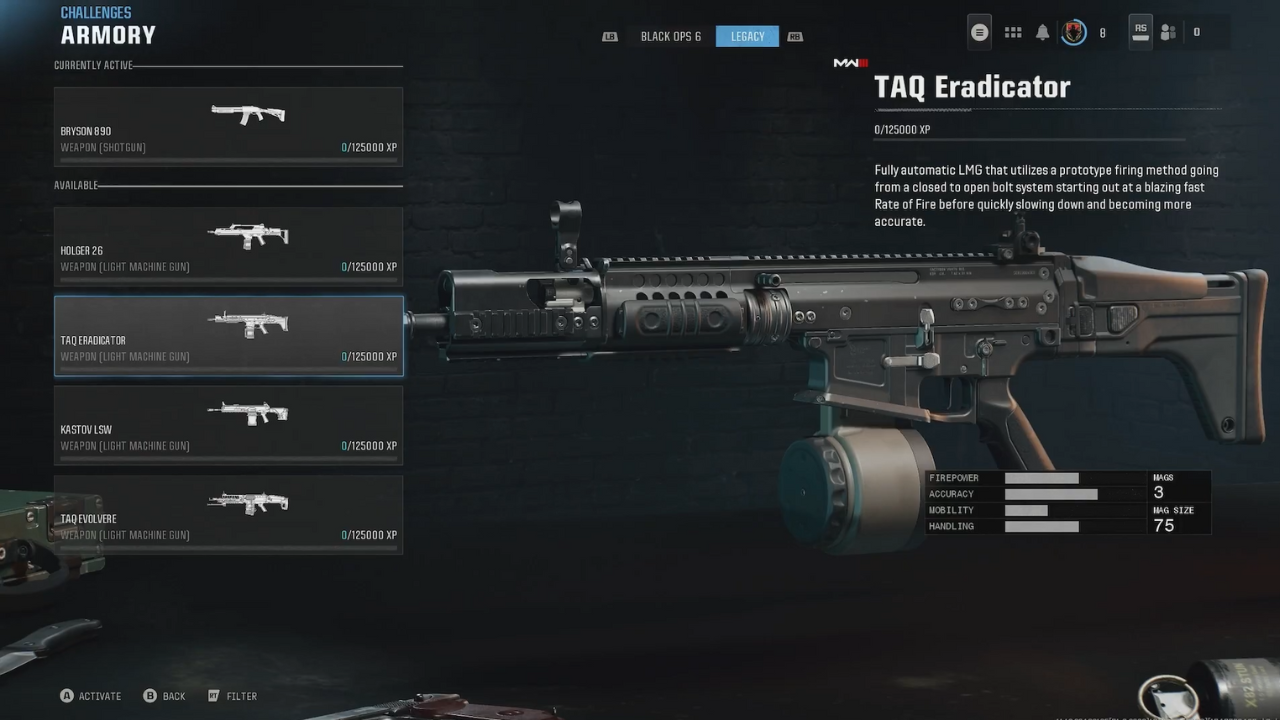Image resolution: width=1280 pixels, height=720 pixels.
Task: Select the TAQ Eradicator list row
Action: pos(228,336)
